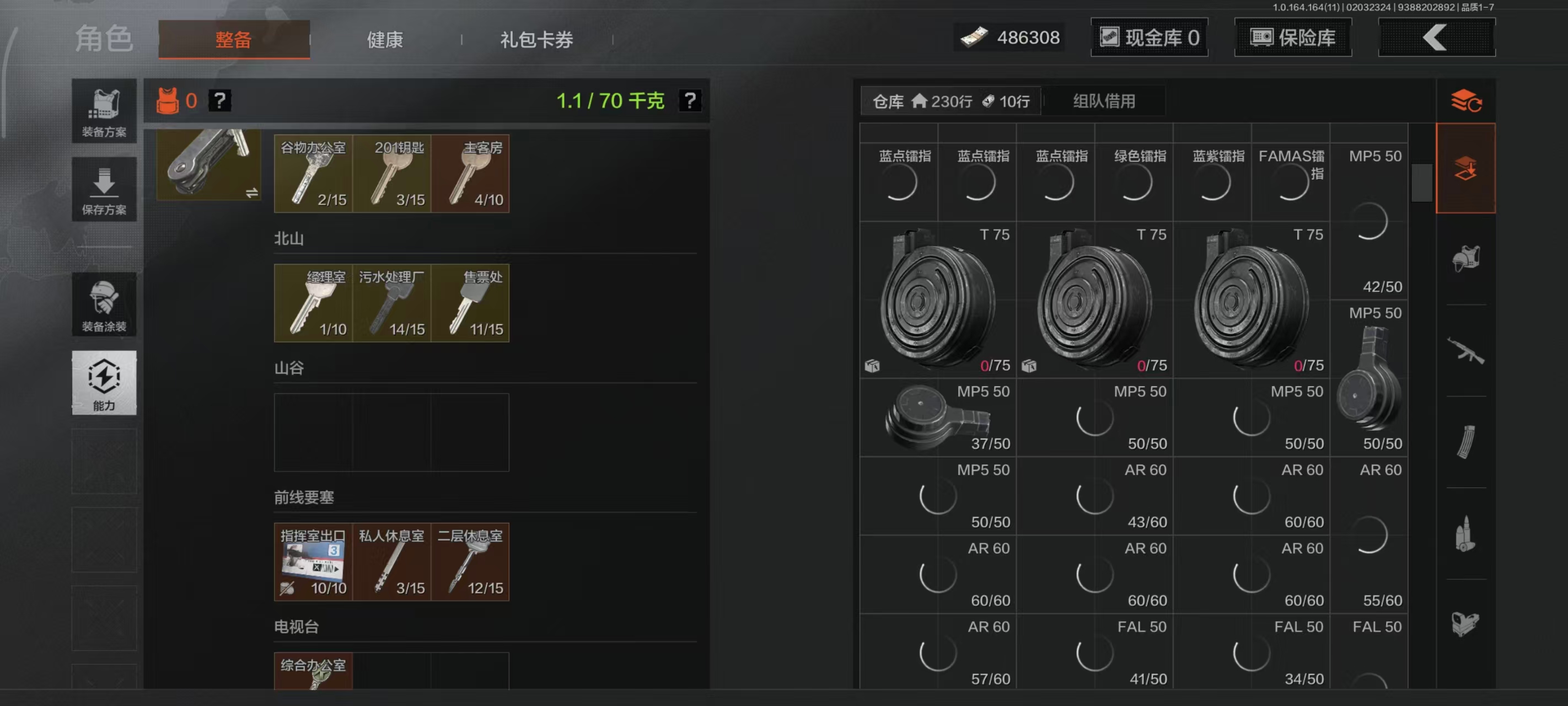Click the money stack icon showing 486308
1568x706 pixels.
[975, 36]
